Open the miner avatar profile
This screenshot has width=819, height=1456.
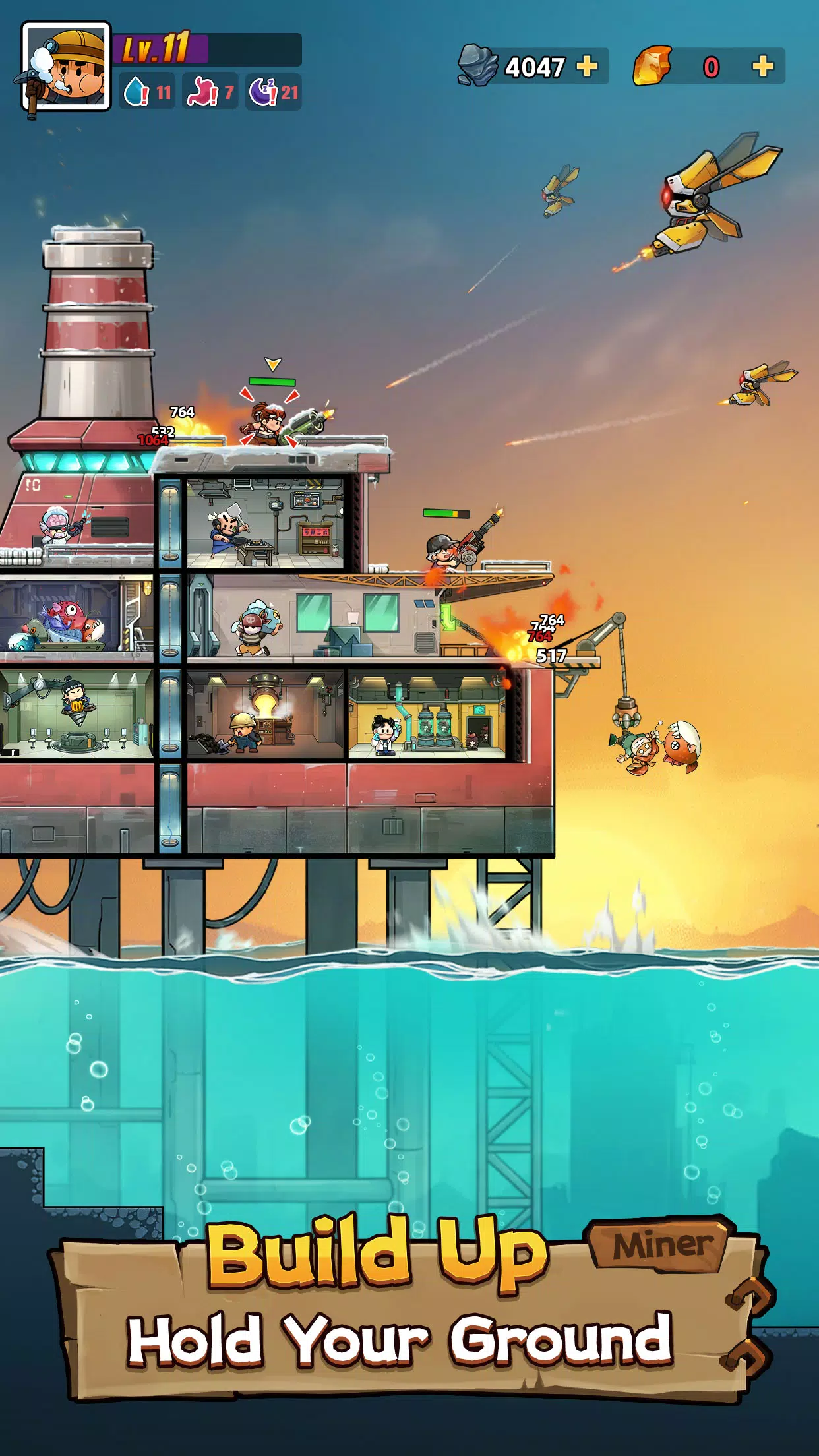(x=65, y=67)
